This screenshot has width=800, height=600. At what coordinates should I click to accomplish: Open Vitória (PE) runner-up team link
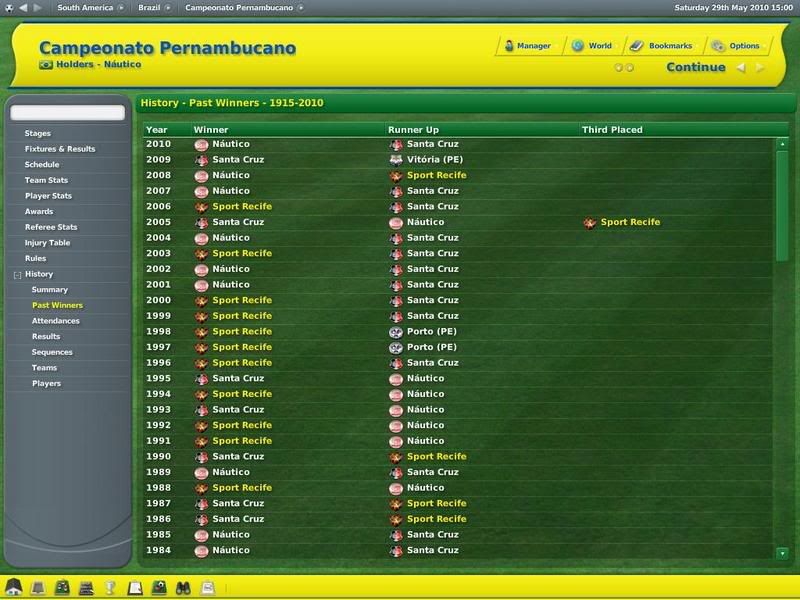click(x=433, y=160)
